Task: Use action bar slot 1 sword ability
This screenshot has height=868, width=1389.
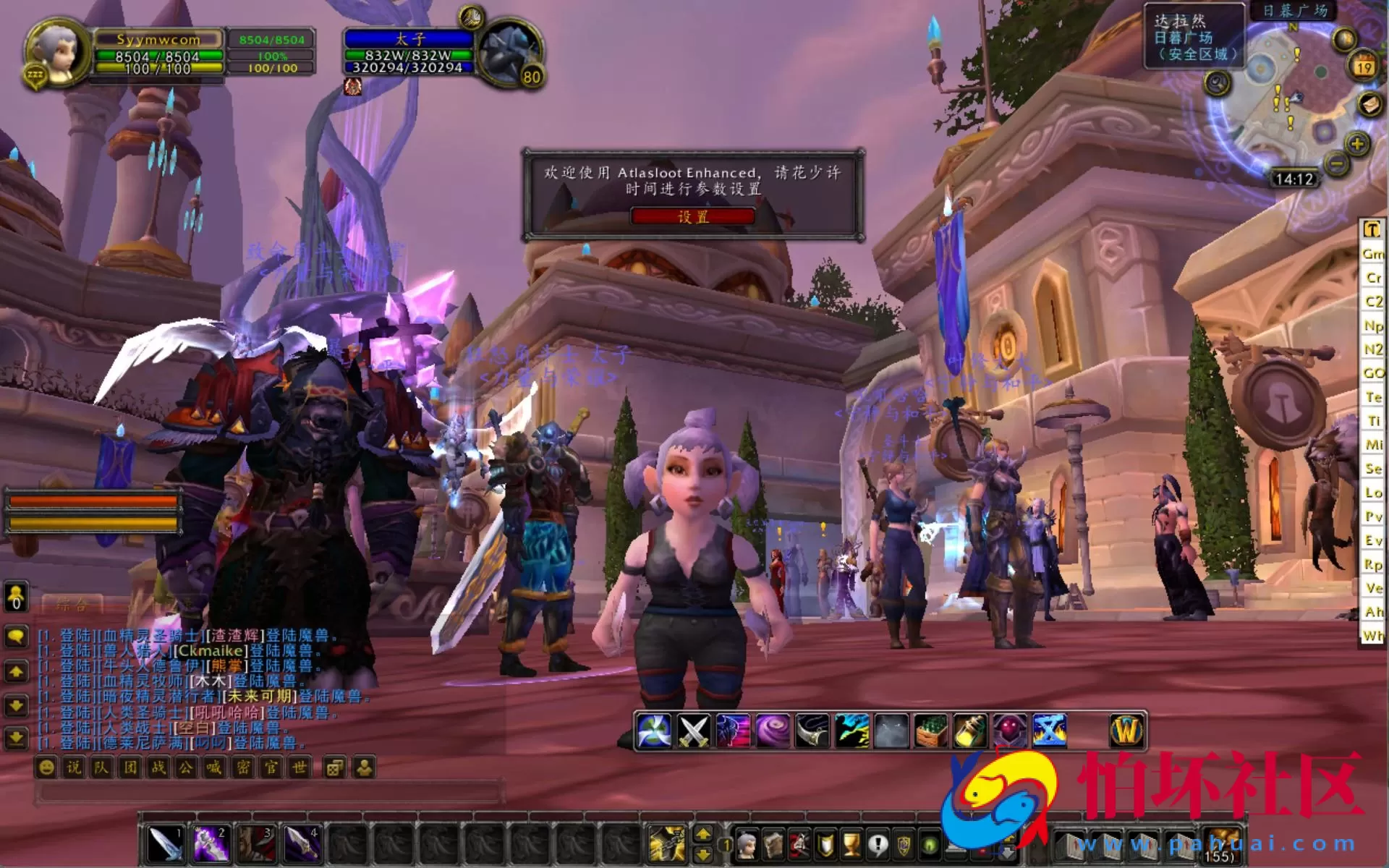Action: (166, 843)
